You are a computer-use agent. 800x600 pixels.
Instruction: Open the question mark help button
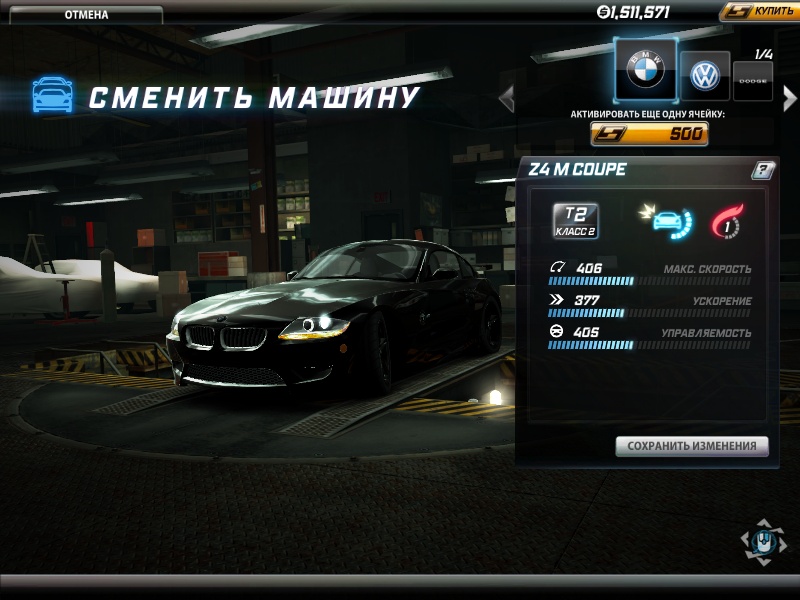pos(762,171)
